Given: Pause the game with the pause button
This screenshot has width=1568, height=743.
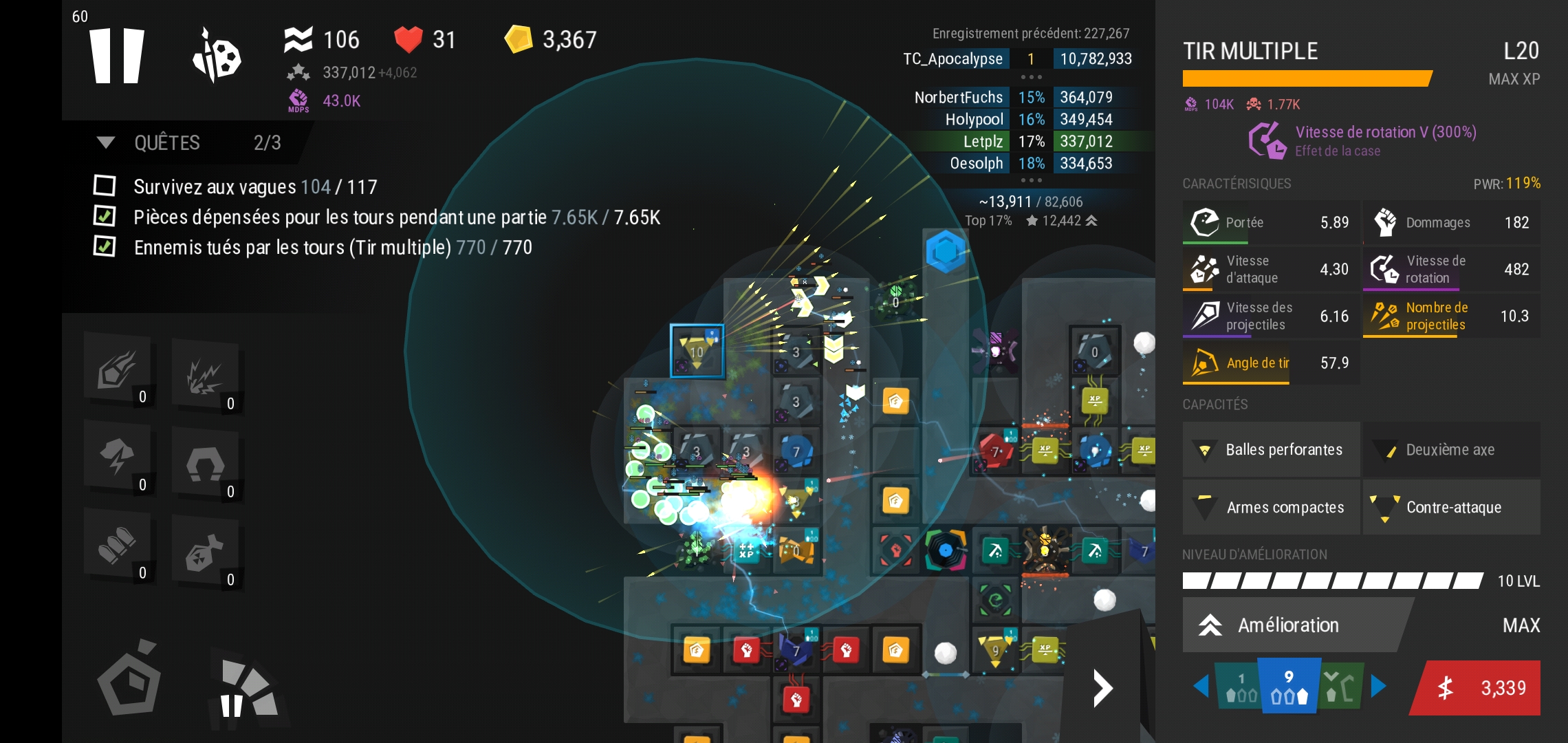Looking at the screenshot, I should 117,56.
